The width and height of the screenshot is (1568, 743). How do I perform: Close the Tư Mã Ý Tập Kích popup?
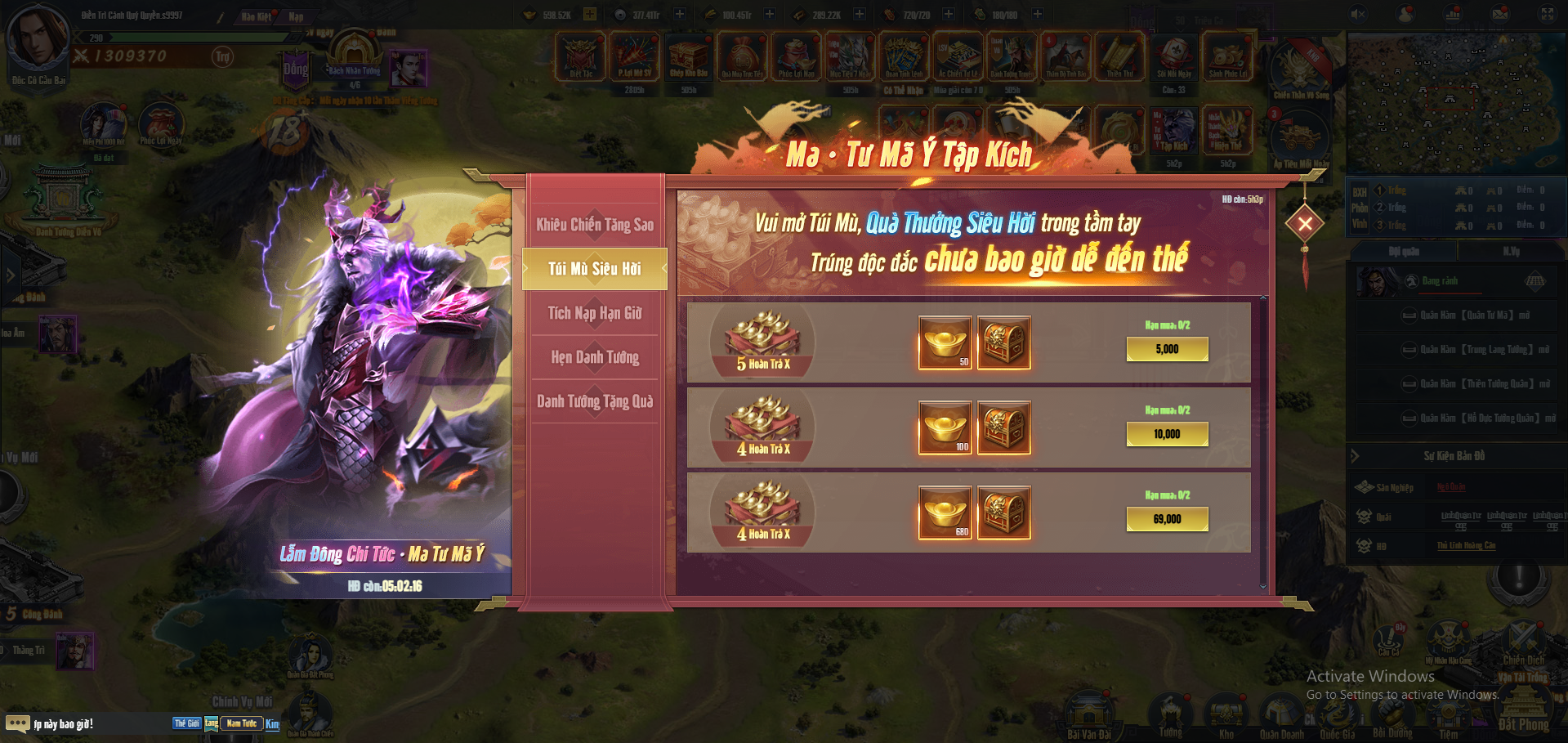1305,223
